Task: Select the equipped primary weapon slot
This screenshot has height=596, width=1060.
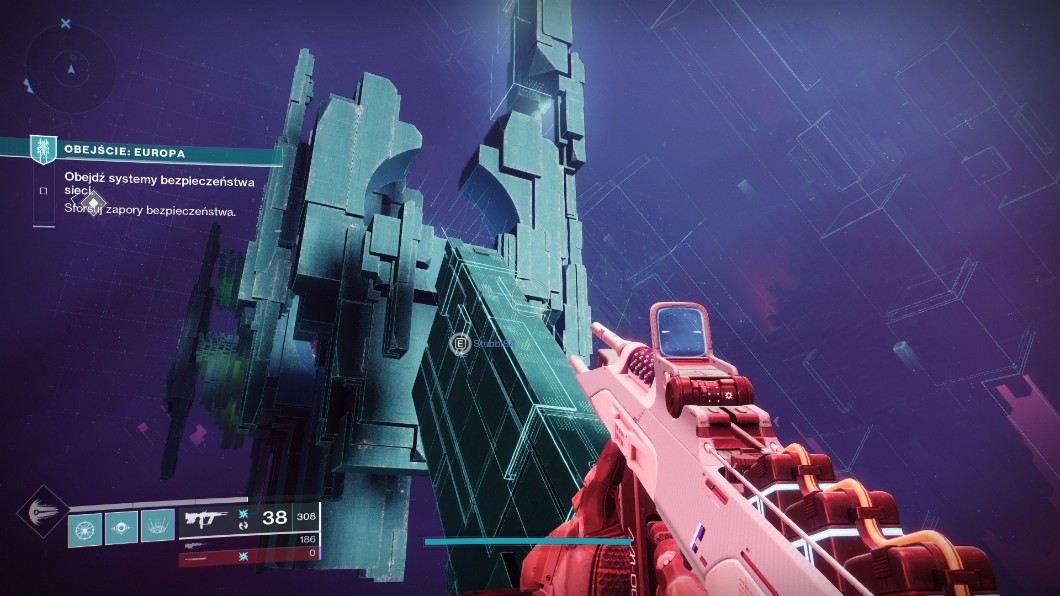Action: (248, 519)
